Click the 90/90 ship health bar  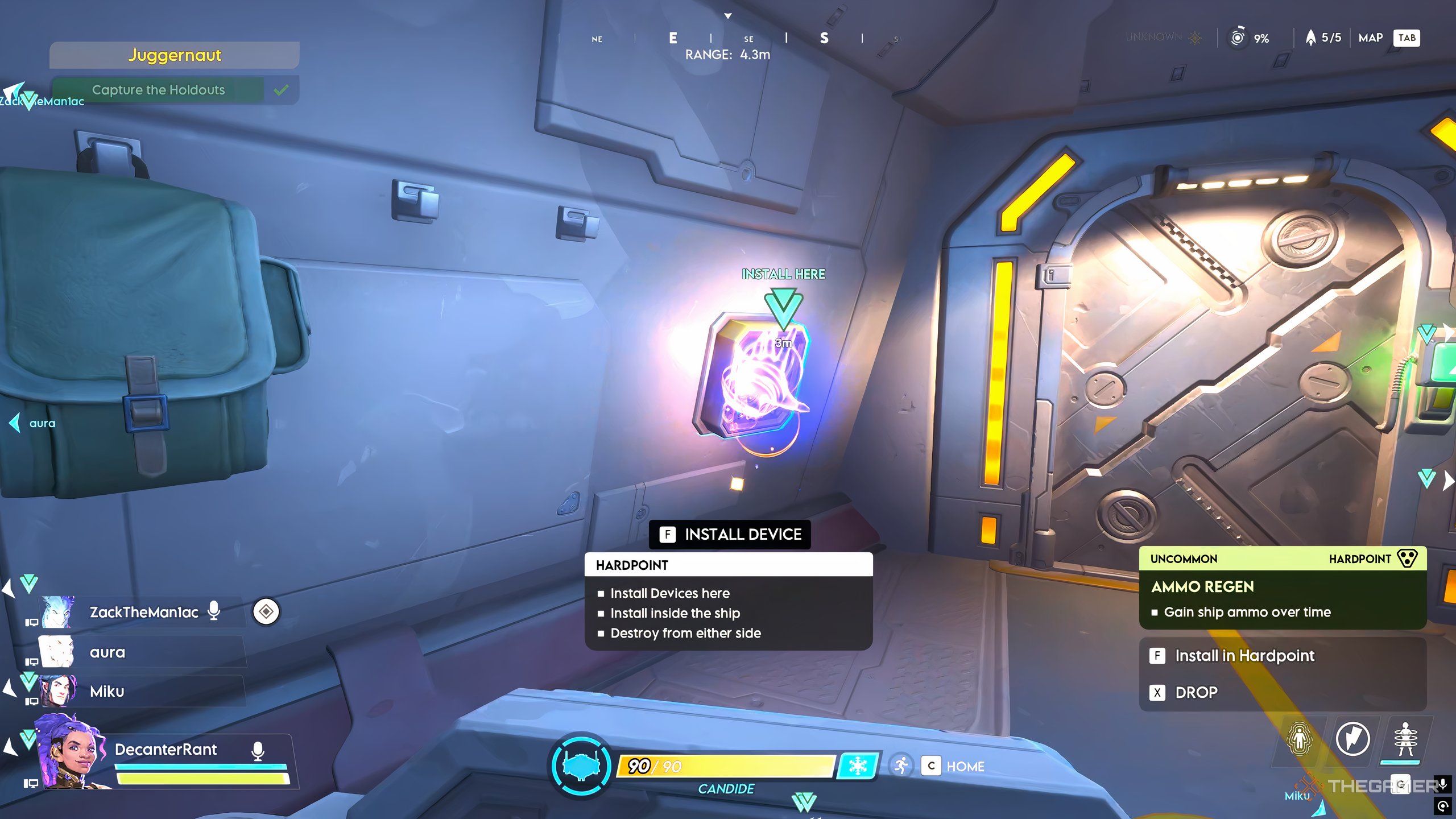[x=729, y=766]
